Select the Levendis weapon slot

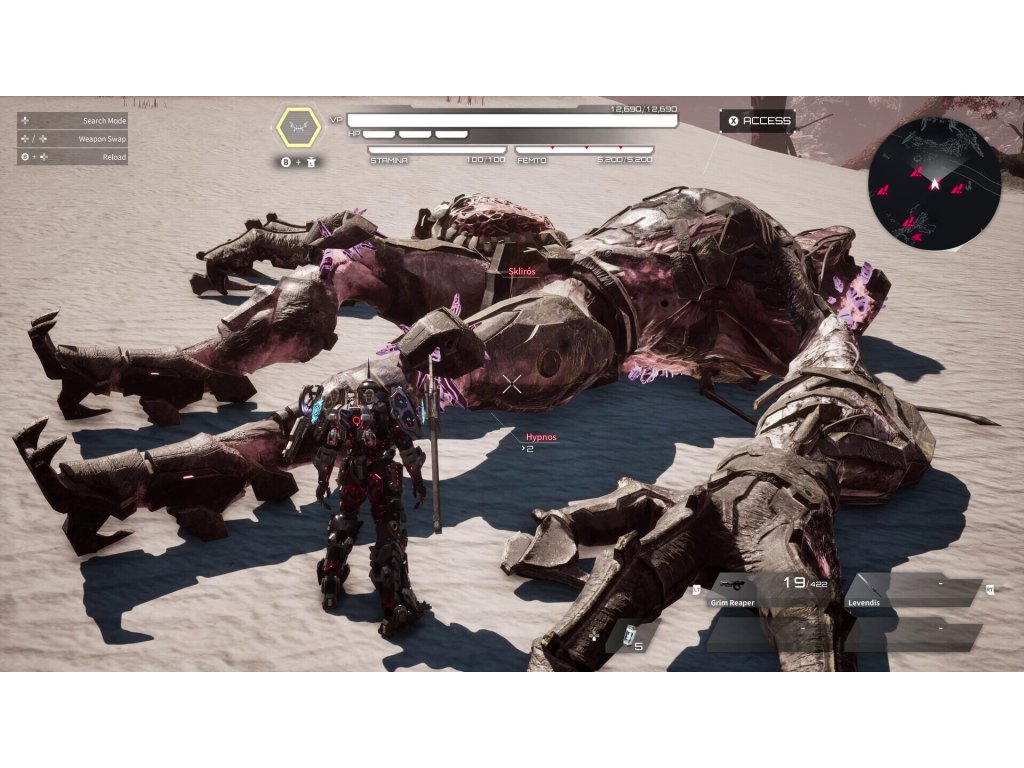tap(912, 590)
